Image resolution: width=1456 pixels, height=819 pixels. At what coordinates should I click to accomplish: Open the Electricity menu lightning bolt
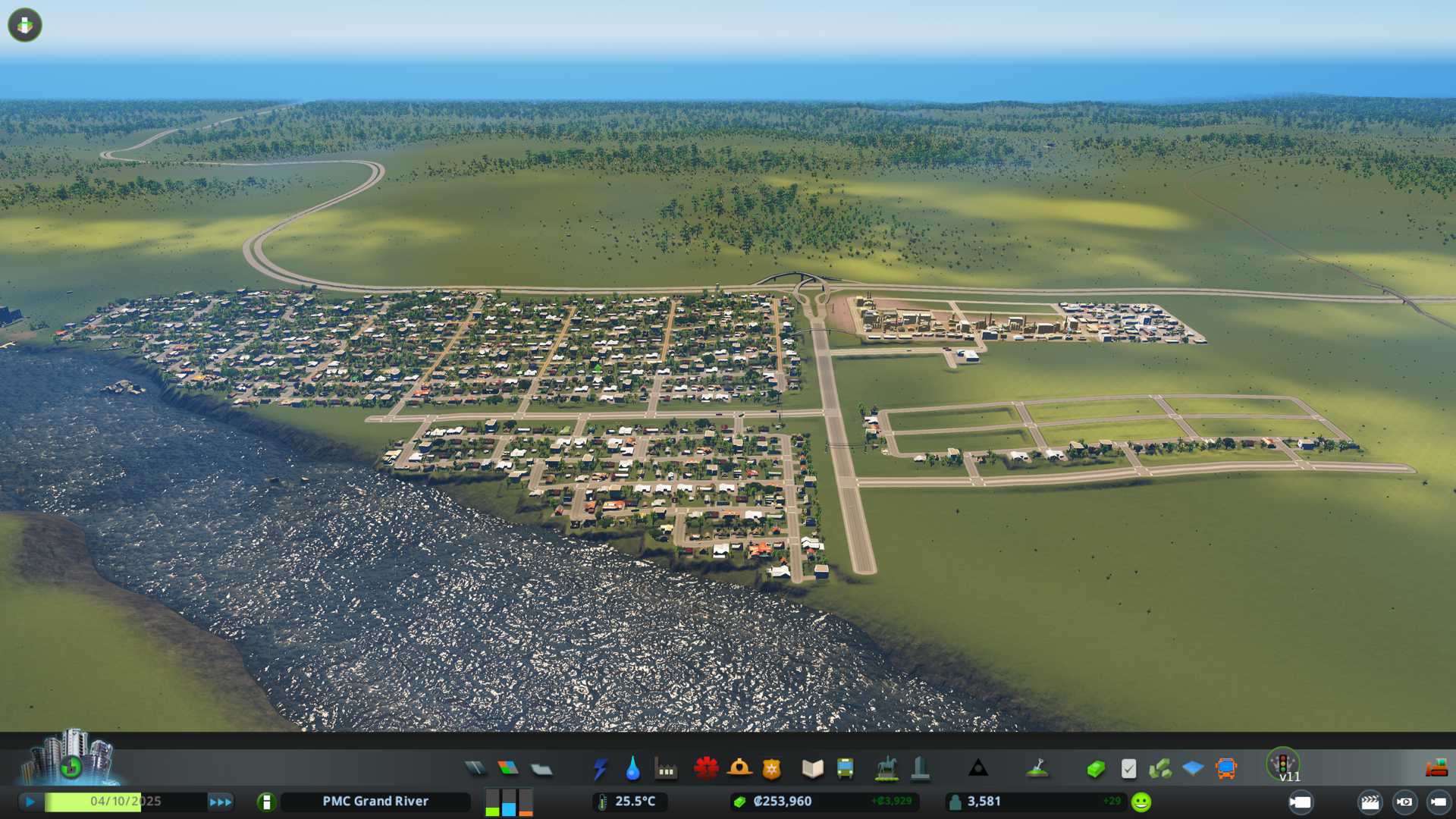600,769
